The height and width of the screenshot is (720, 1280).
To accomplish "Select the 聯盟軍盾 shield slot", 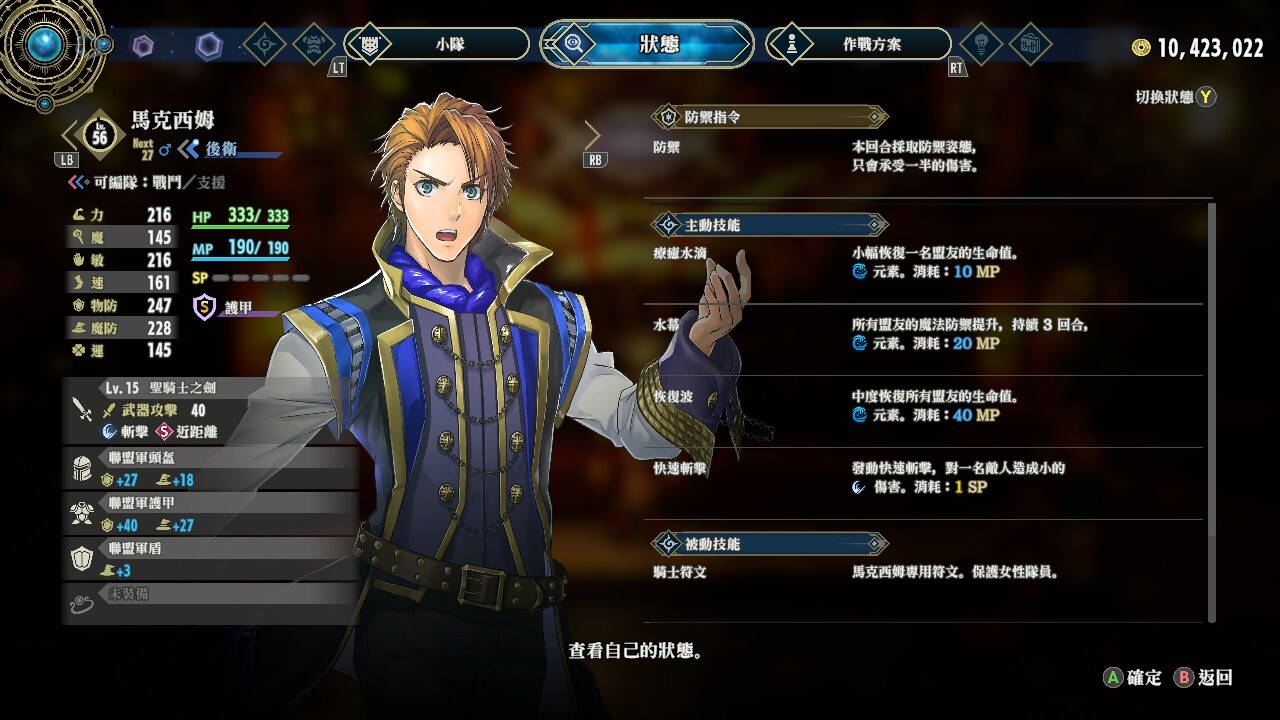I will click(210, 559).
